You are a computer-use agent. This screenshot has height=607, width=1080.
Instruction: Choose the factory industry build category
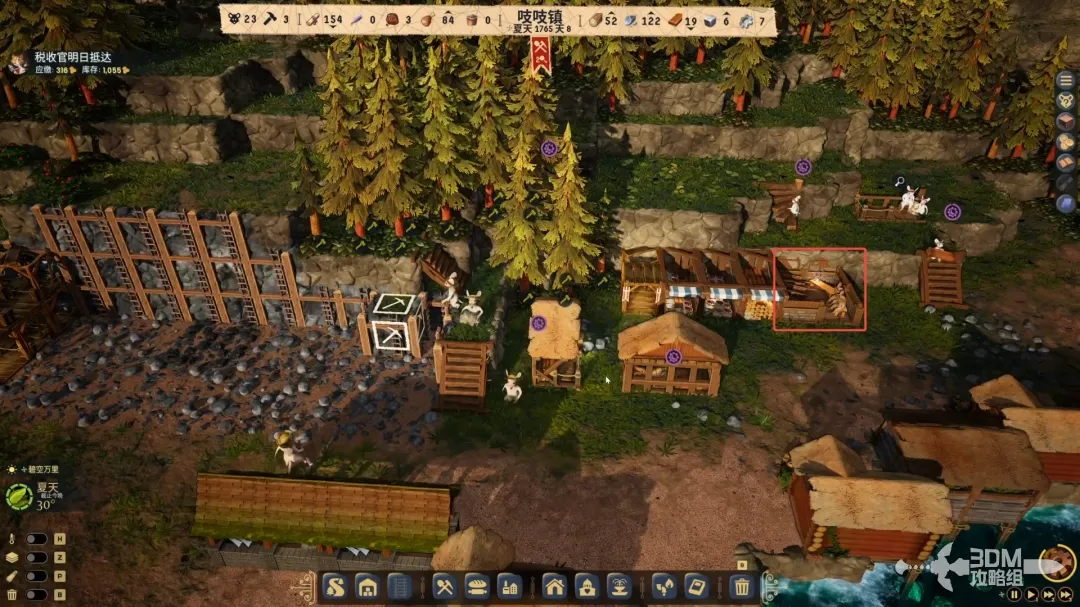coord(509,587)
